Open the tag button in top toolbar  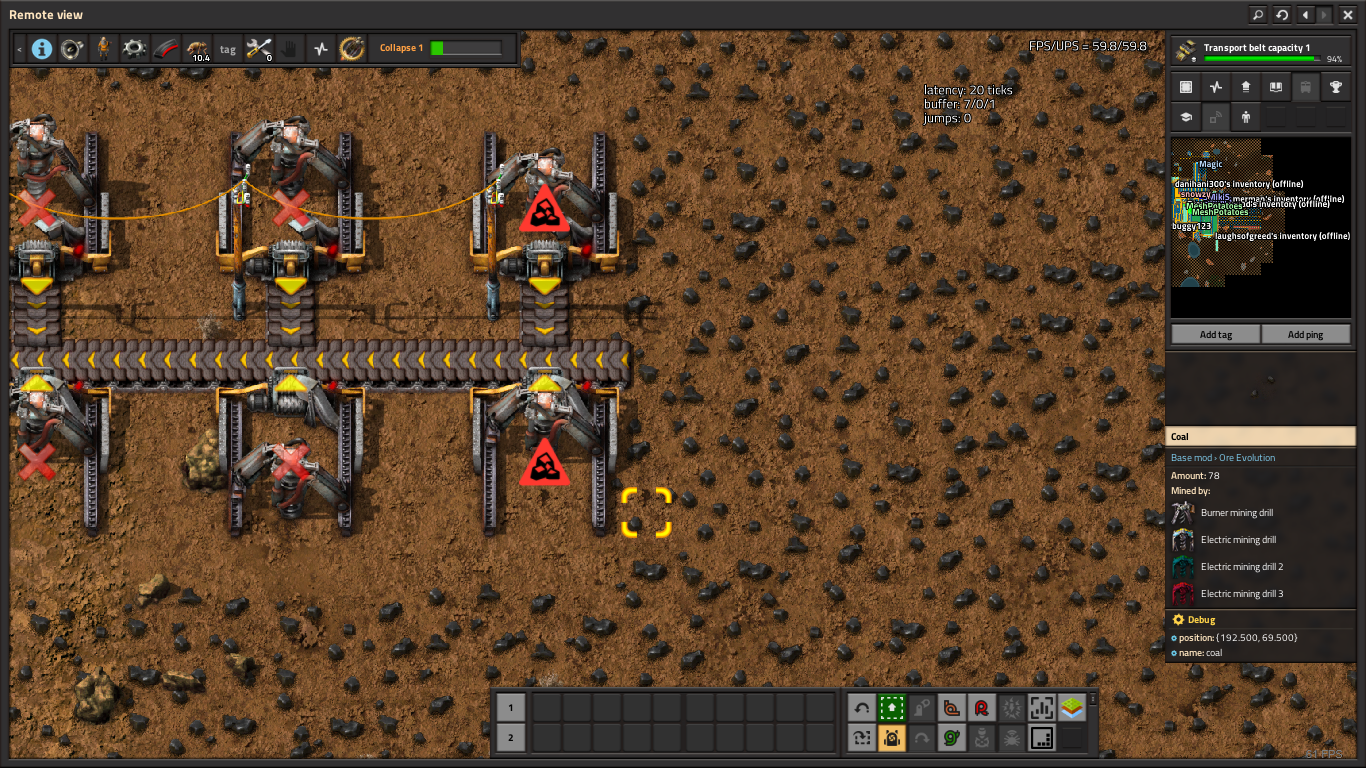[x=228, y=48]
